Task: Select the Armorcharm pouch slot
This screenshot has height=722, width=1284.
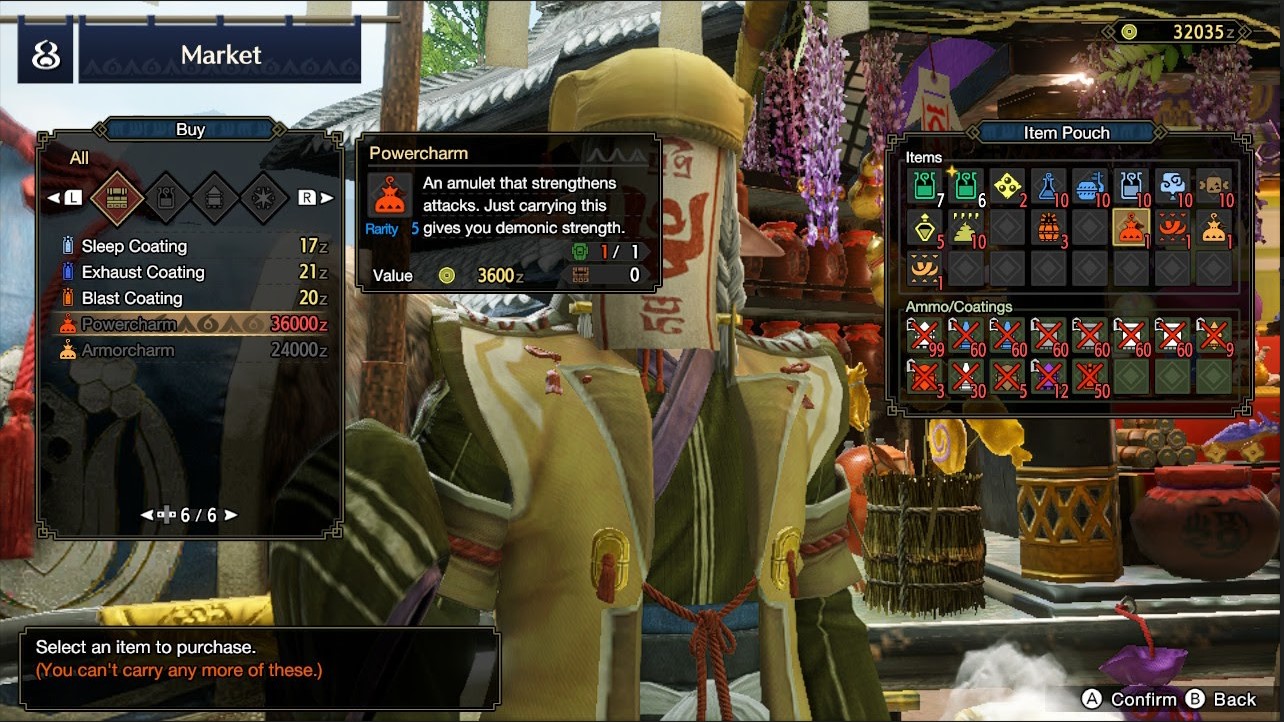Action: pos(1214,228)
